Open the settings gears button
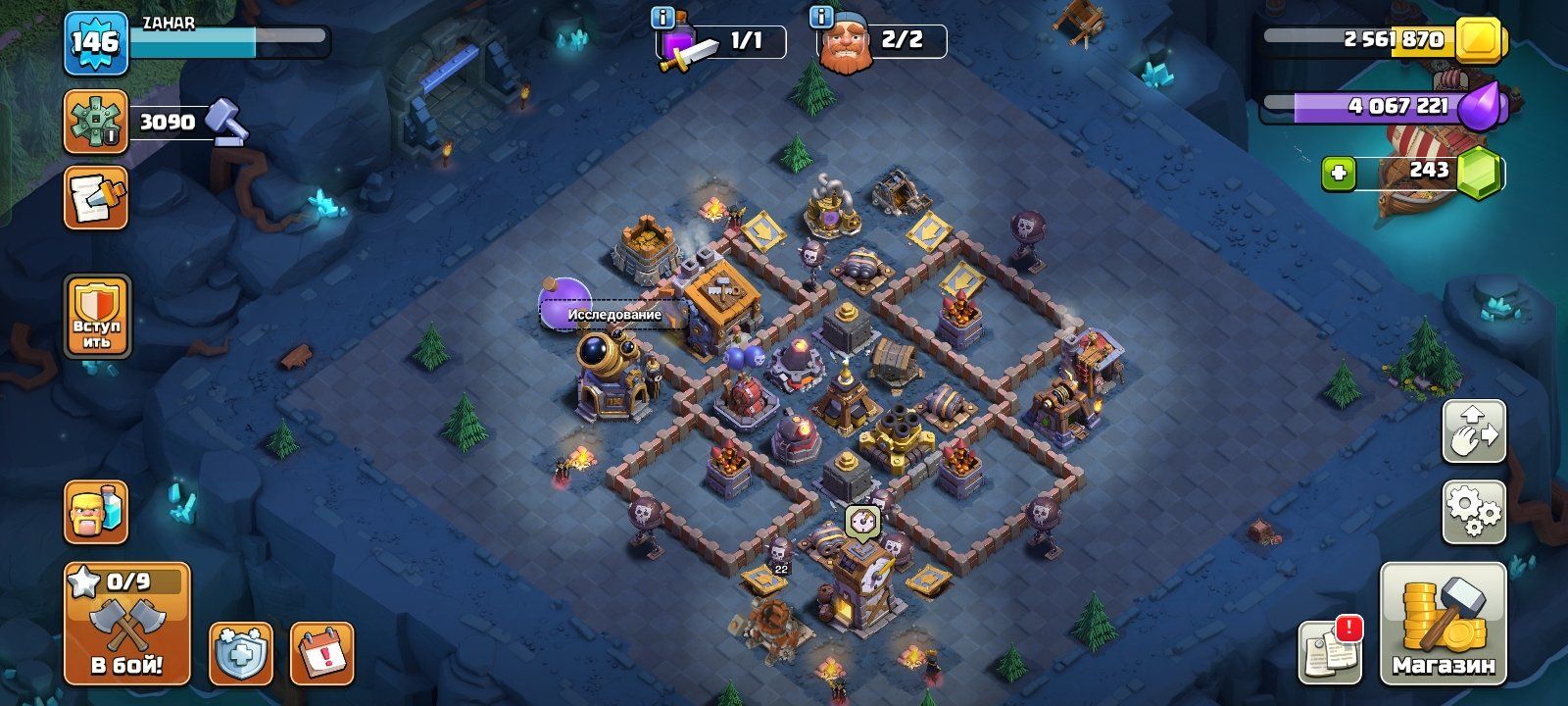Image resolution: width=1568 pixels, height=706 pixels. coord(1474,512)
